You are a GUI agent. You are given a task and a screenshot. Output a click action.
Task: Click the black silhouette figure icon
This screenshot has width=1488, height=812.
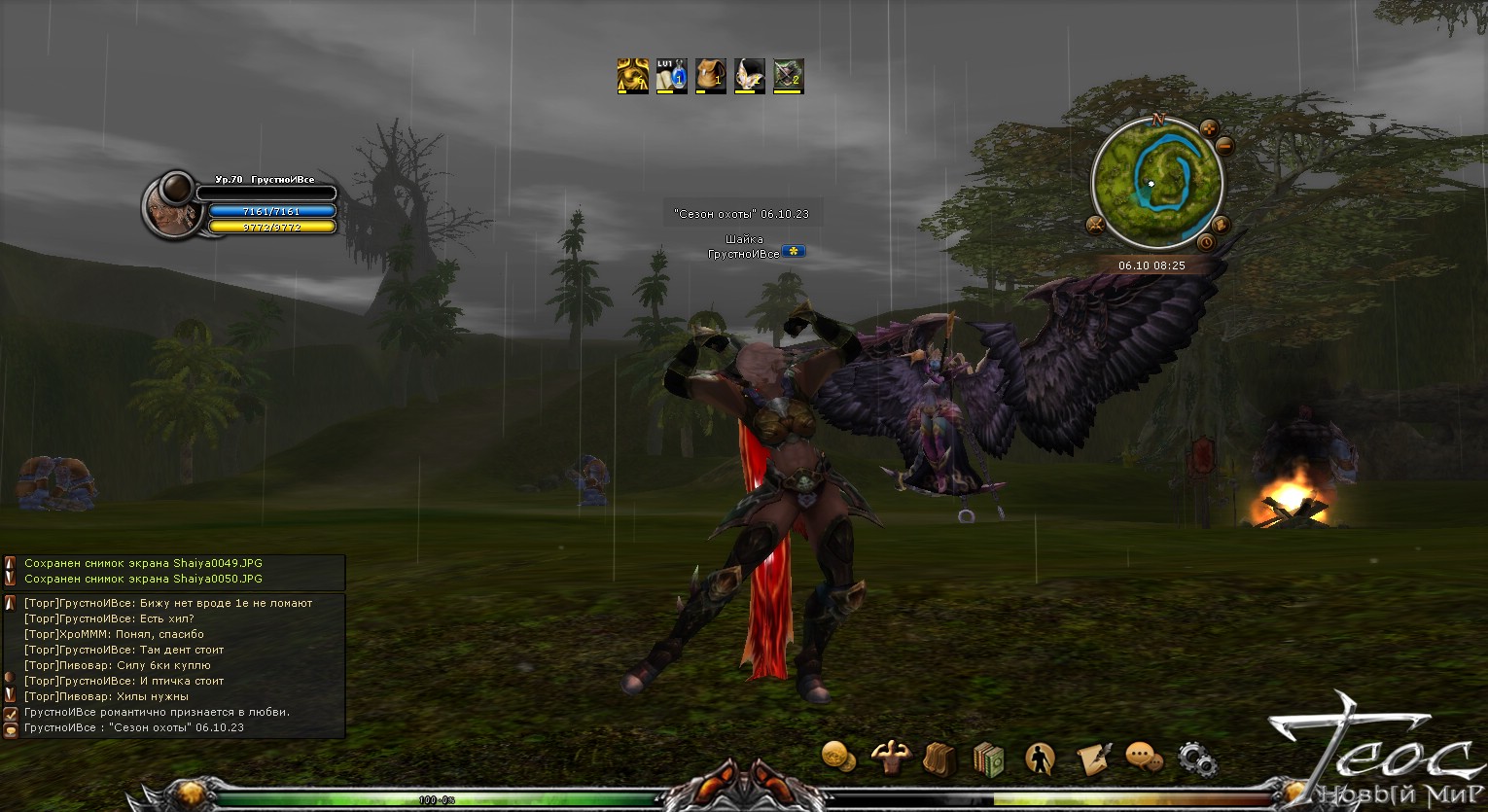coord(1040,758)
